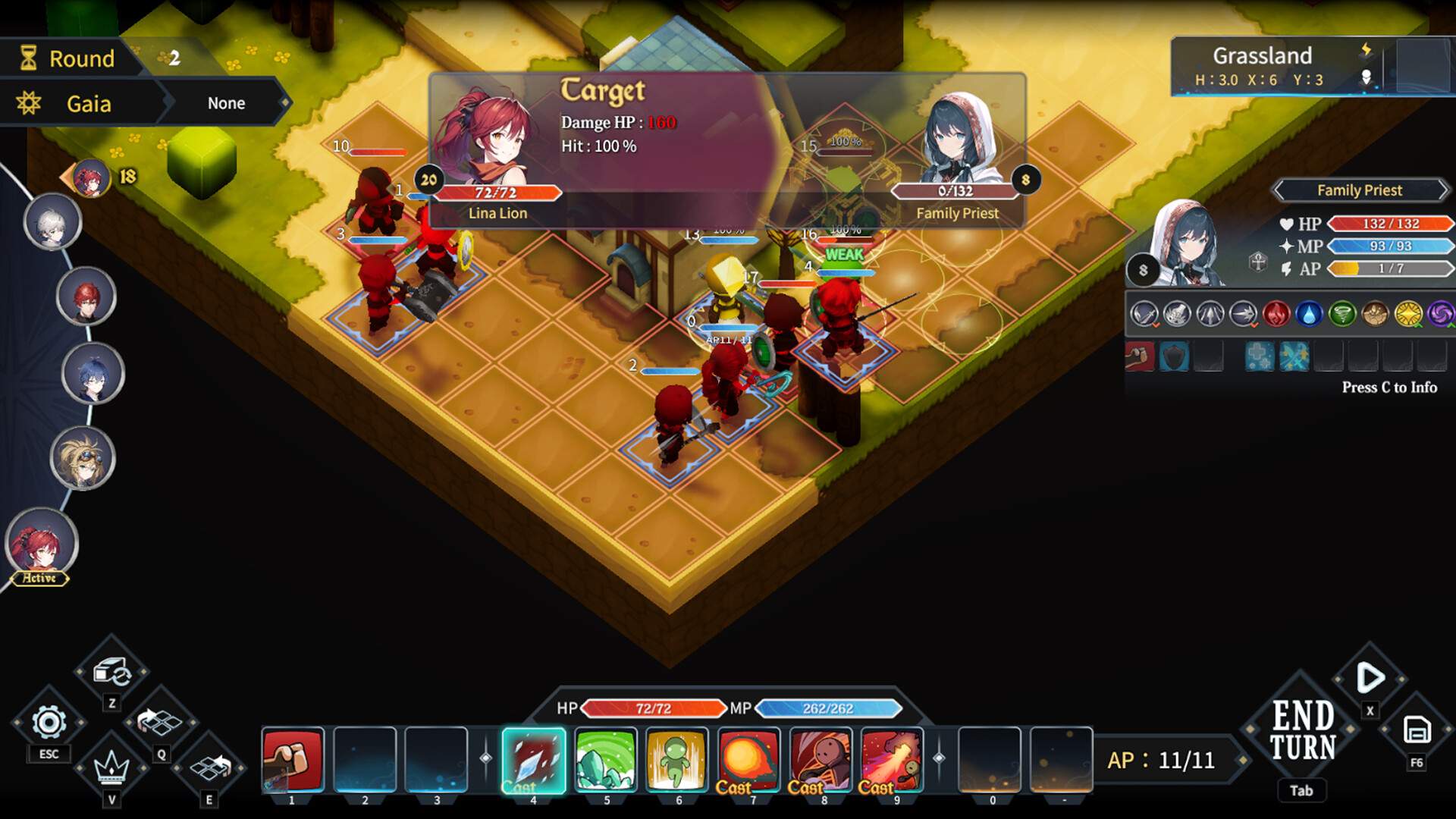1456x819 pixels.
Task: Select the silver-haired portrait in turn order
Action: tap(52, 222)
